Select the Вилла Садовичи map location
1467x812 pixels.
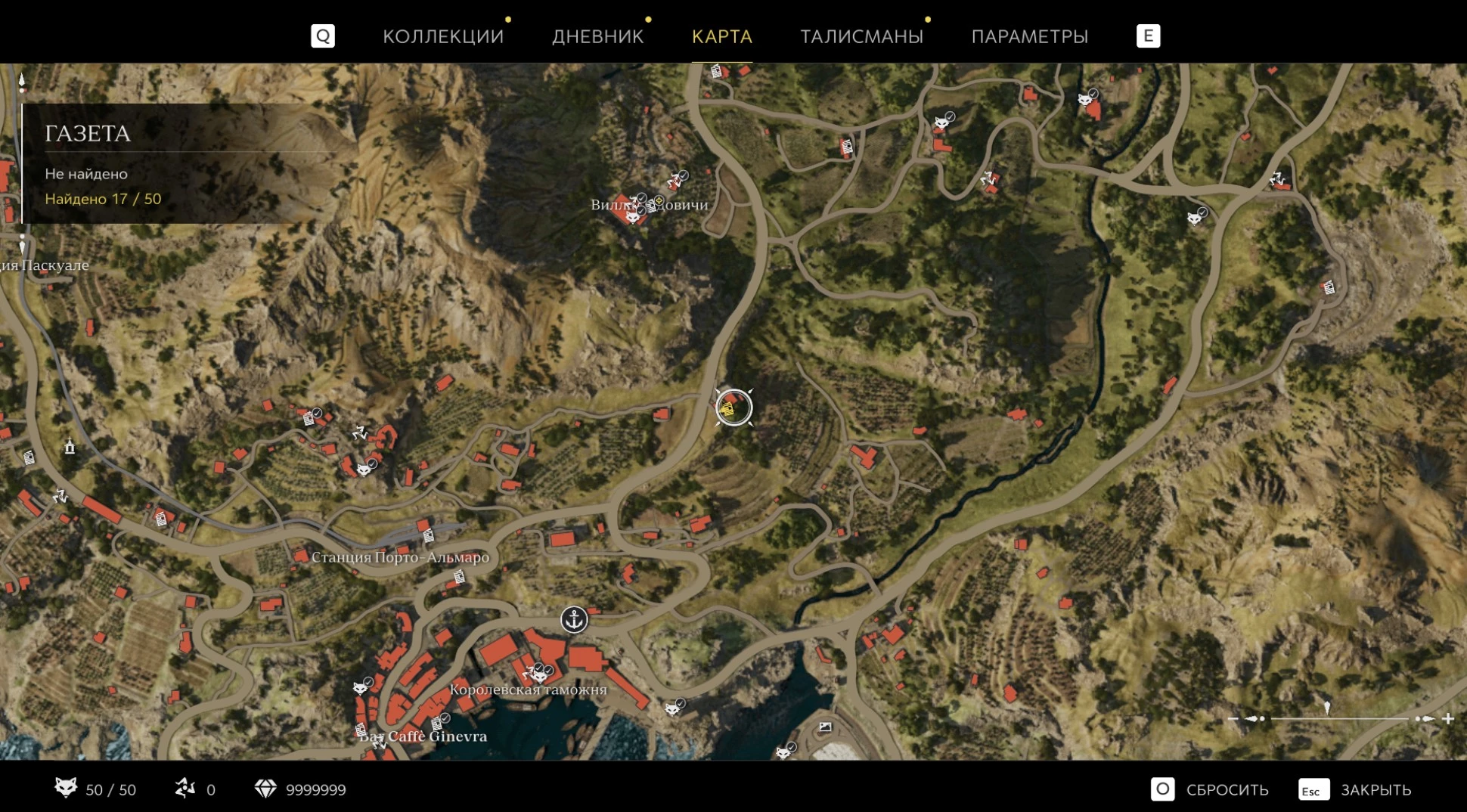point(649,204)
